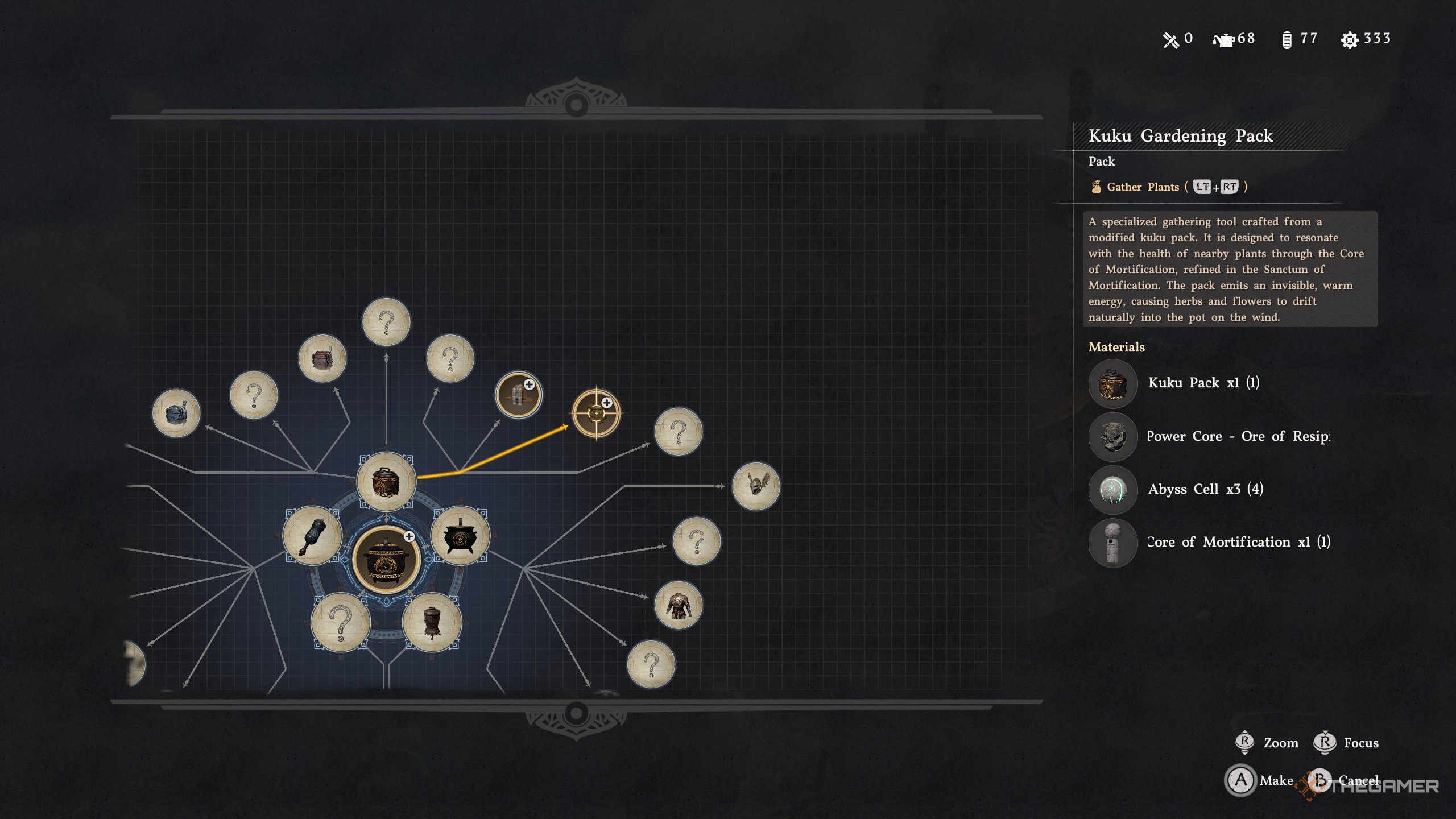Select the Abyss Cell material row
This screenshot has width=1456, height=819.
pyautogui.click(x=1205, y=489)
